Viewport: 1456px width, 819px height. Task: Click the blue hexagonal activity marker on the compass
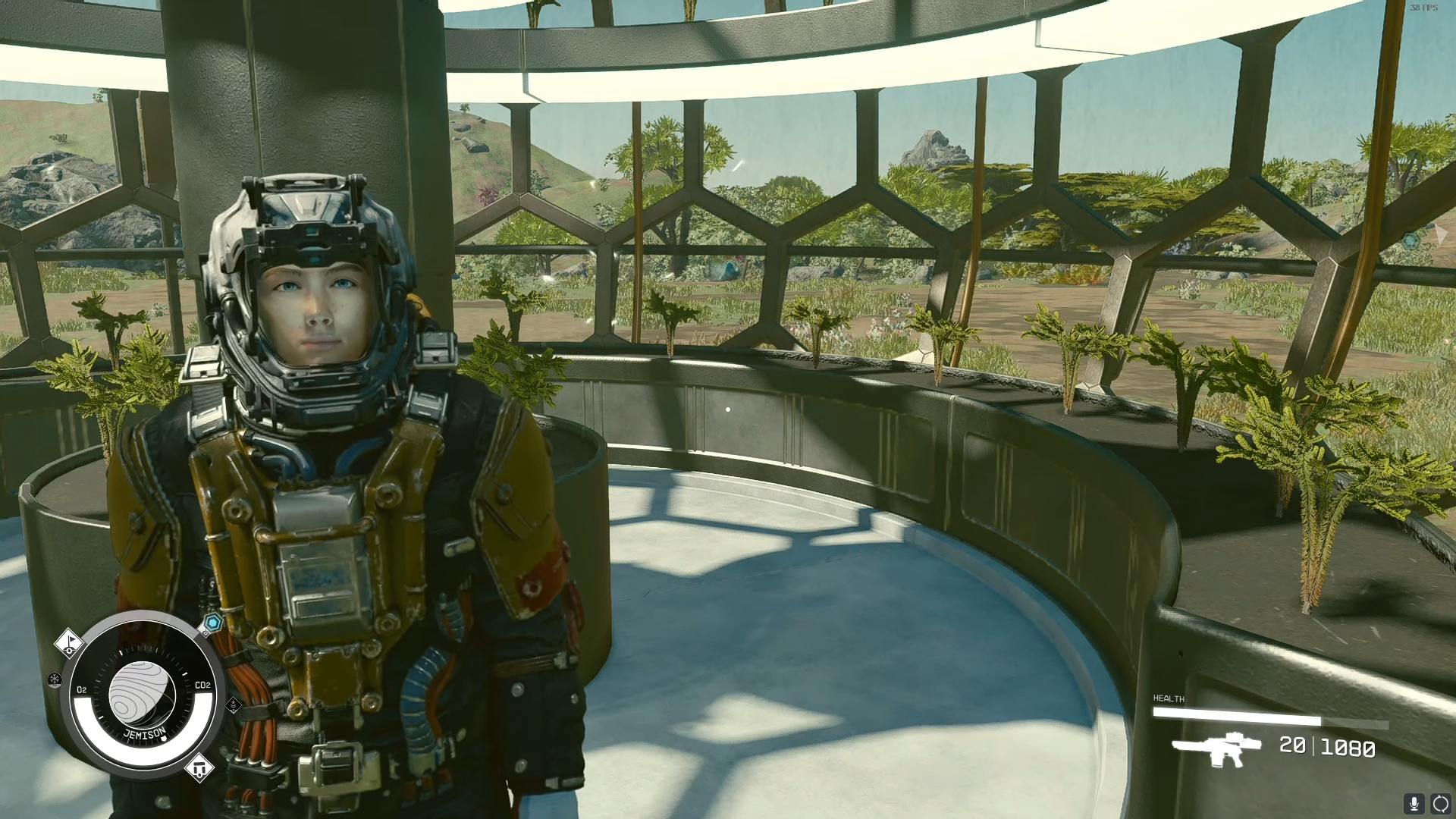tap(214, 623)
